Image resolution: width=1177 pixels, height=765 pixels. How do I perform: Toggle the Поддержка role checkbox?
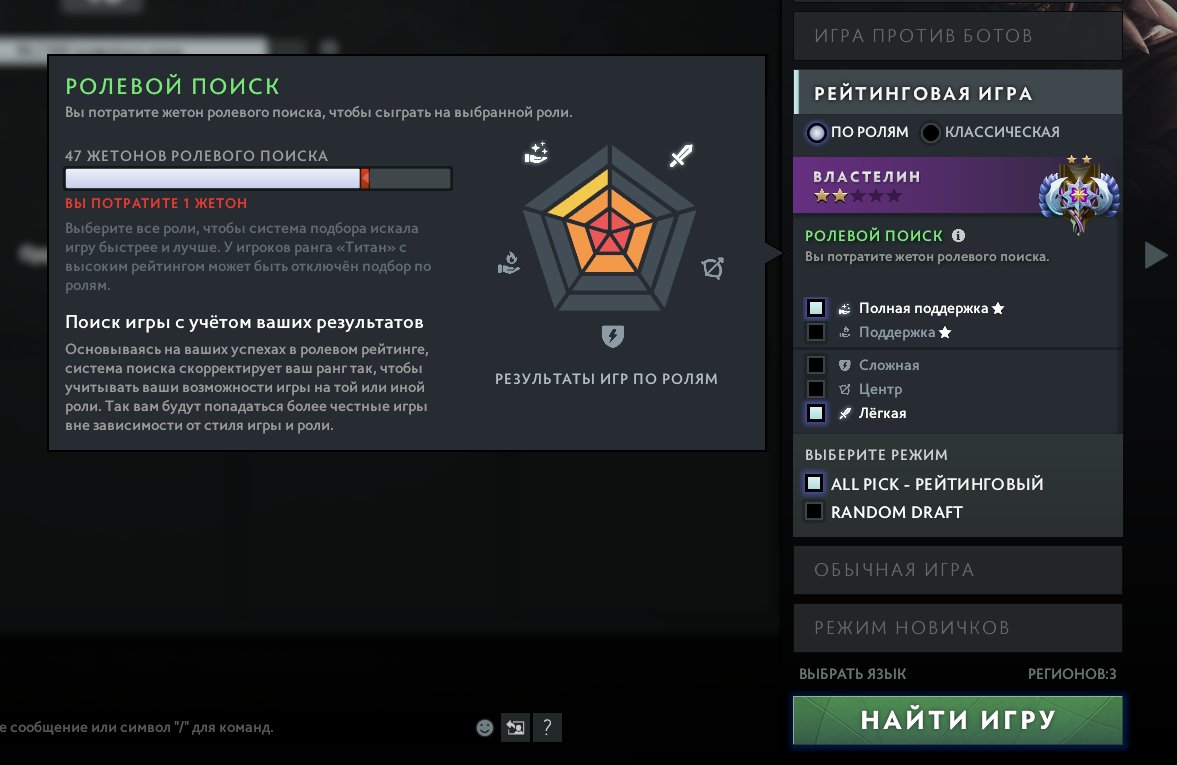tap(816, 332)
